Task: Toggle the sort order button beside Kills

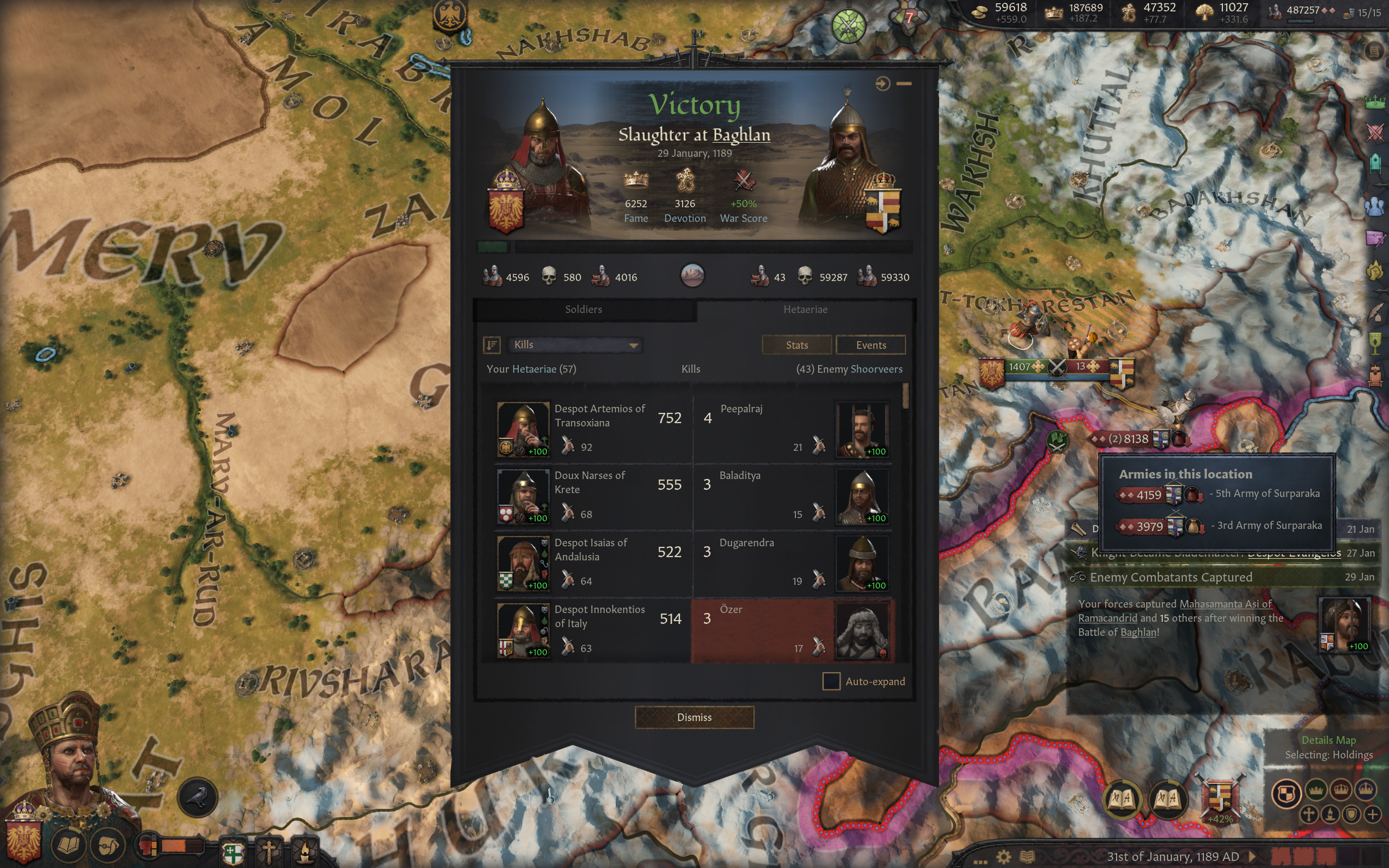Action: (492, 344)
